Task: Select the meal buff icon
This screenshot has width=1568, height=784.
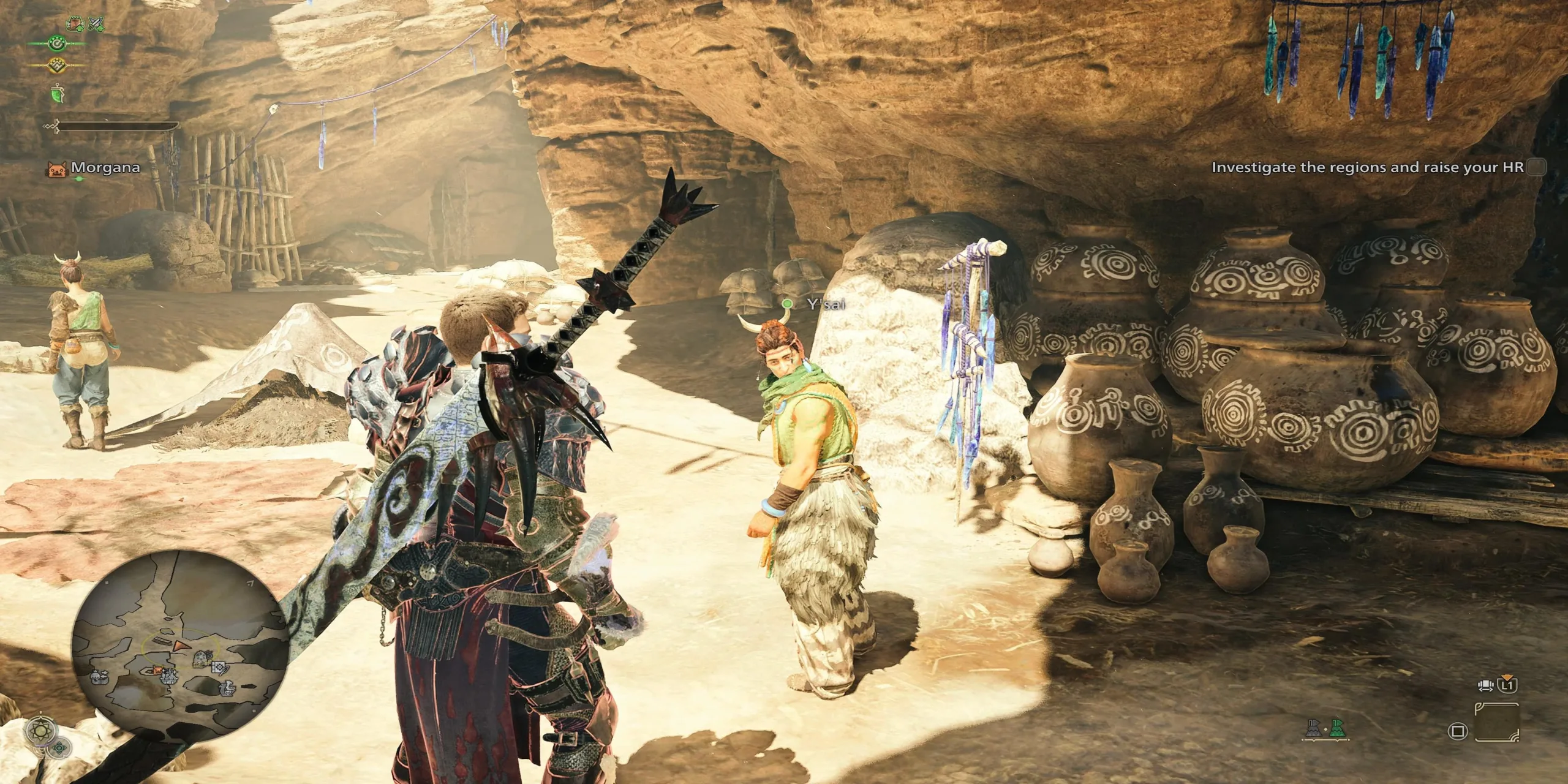Action: point(74,24)
